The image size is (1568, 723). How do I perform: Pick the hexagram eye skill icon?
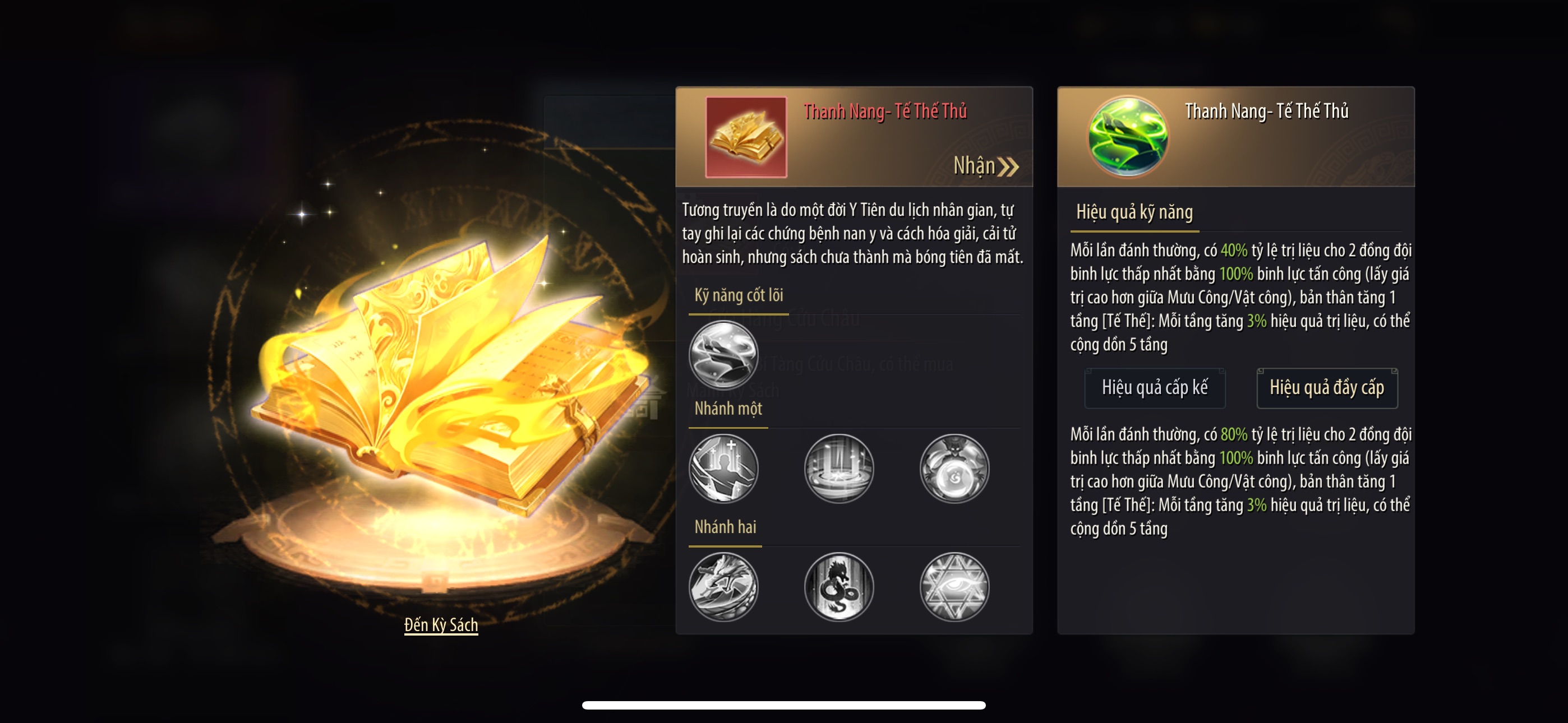point(954,586)
